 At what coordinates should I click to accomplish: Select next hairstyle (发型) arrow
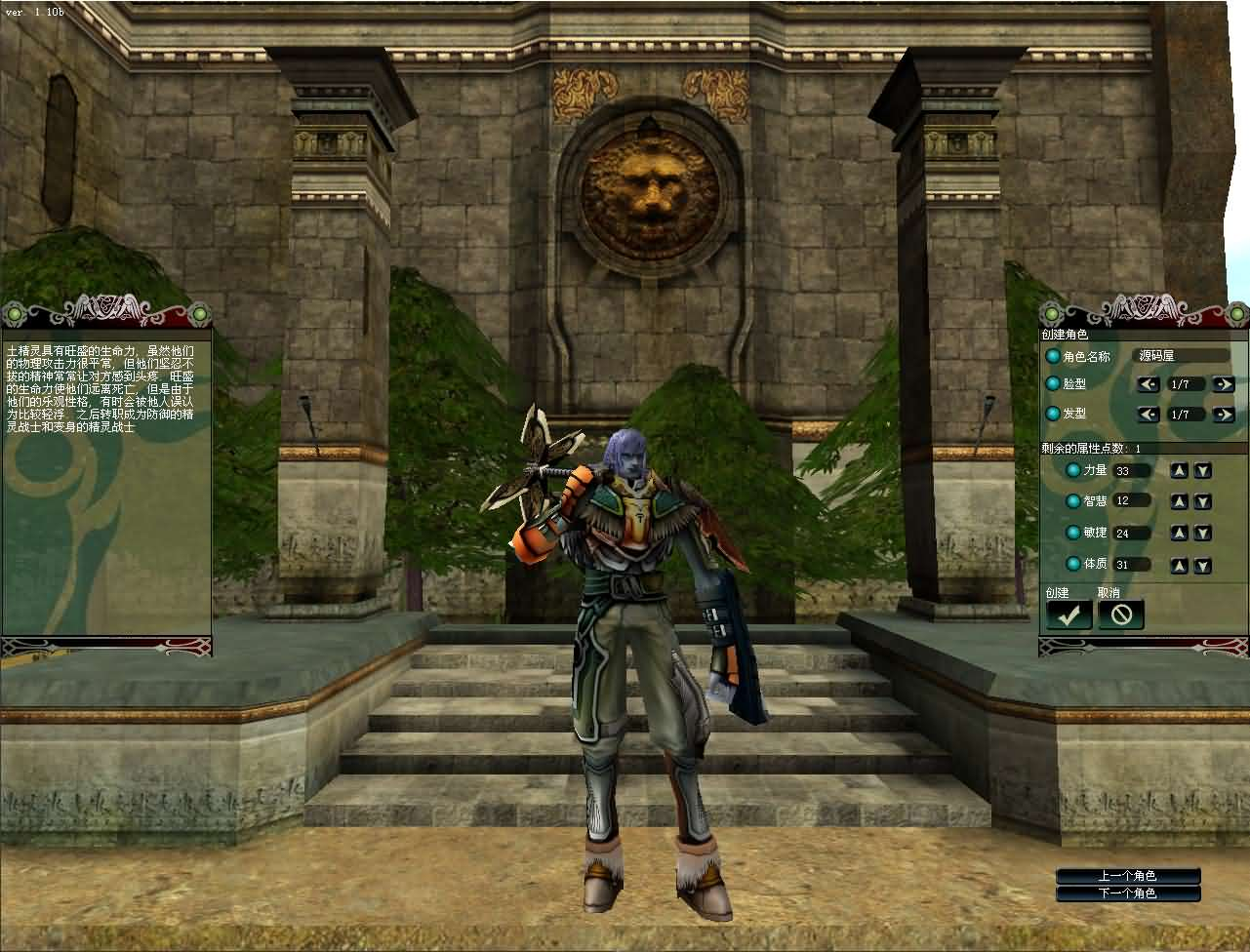(1223, 415)
